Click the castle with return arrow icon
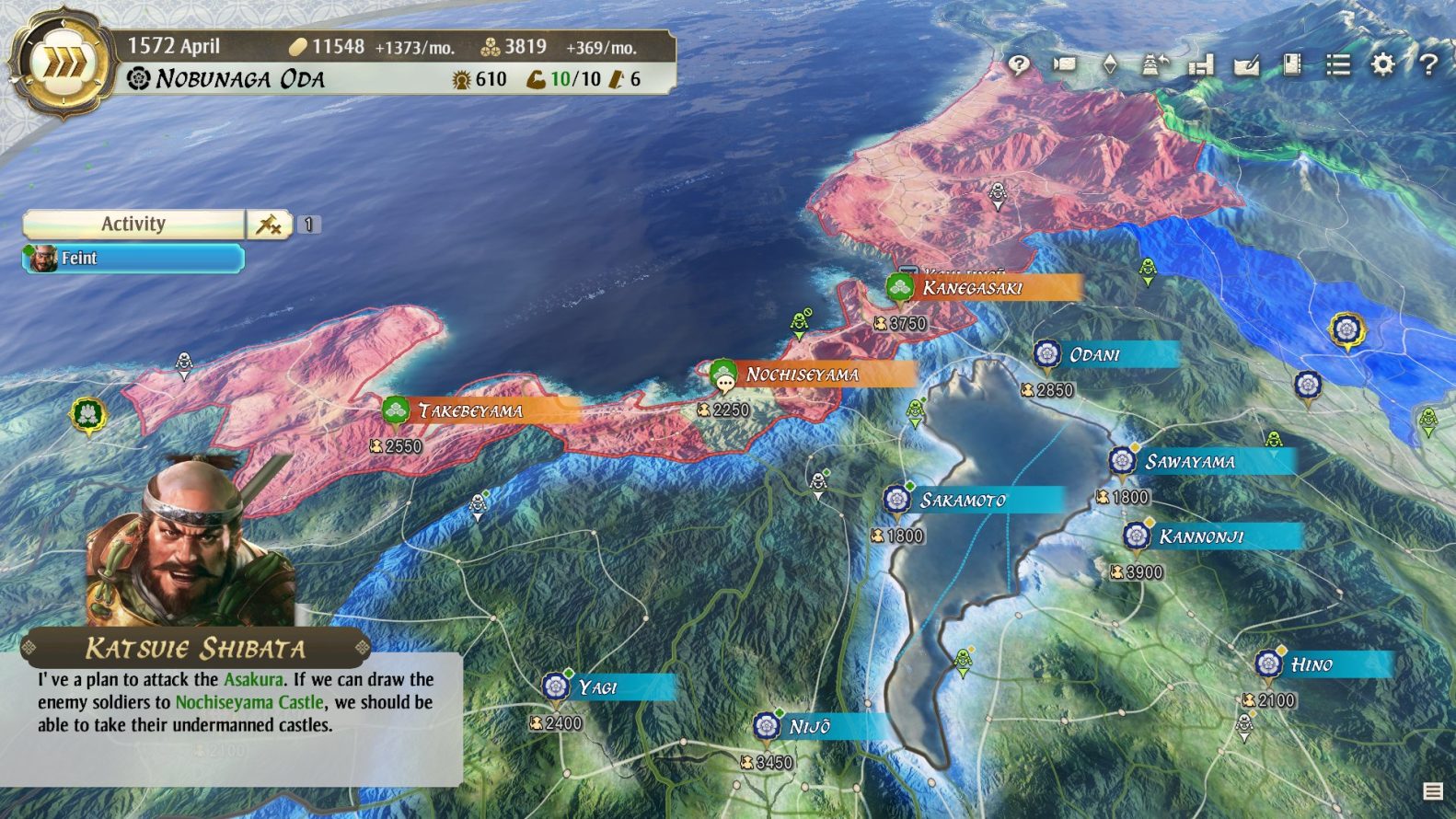The image size is (1456, 819). 1155,64
